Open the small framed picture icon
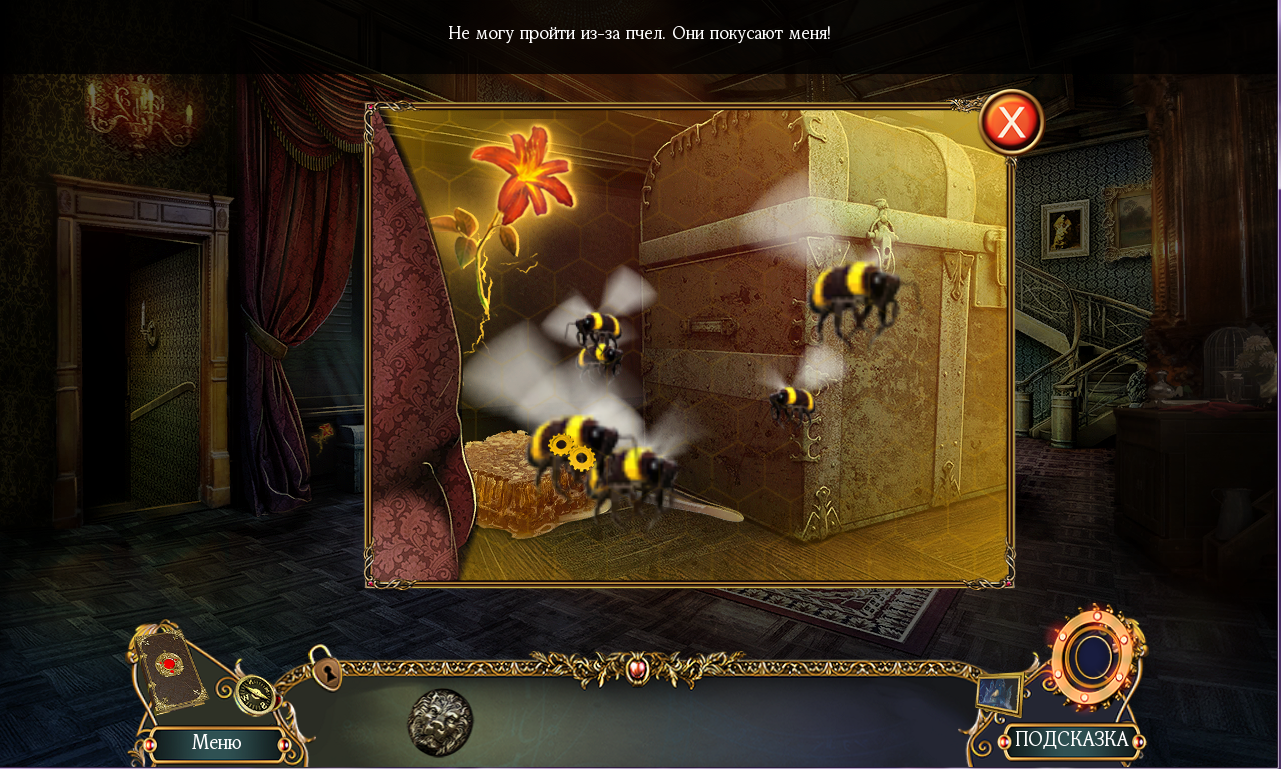This screenshot has height=769, width=1281. (x=1000, y=693)
